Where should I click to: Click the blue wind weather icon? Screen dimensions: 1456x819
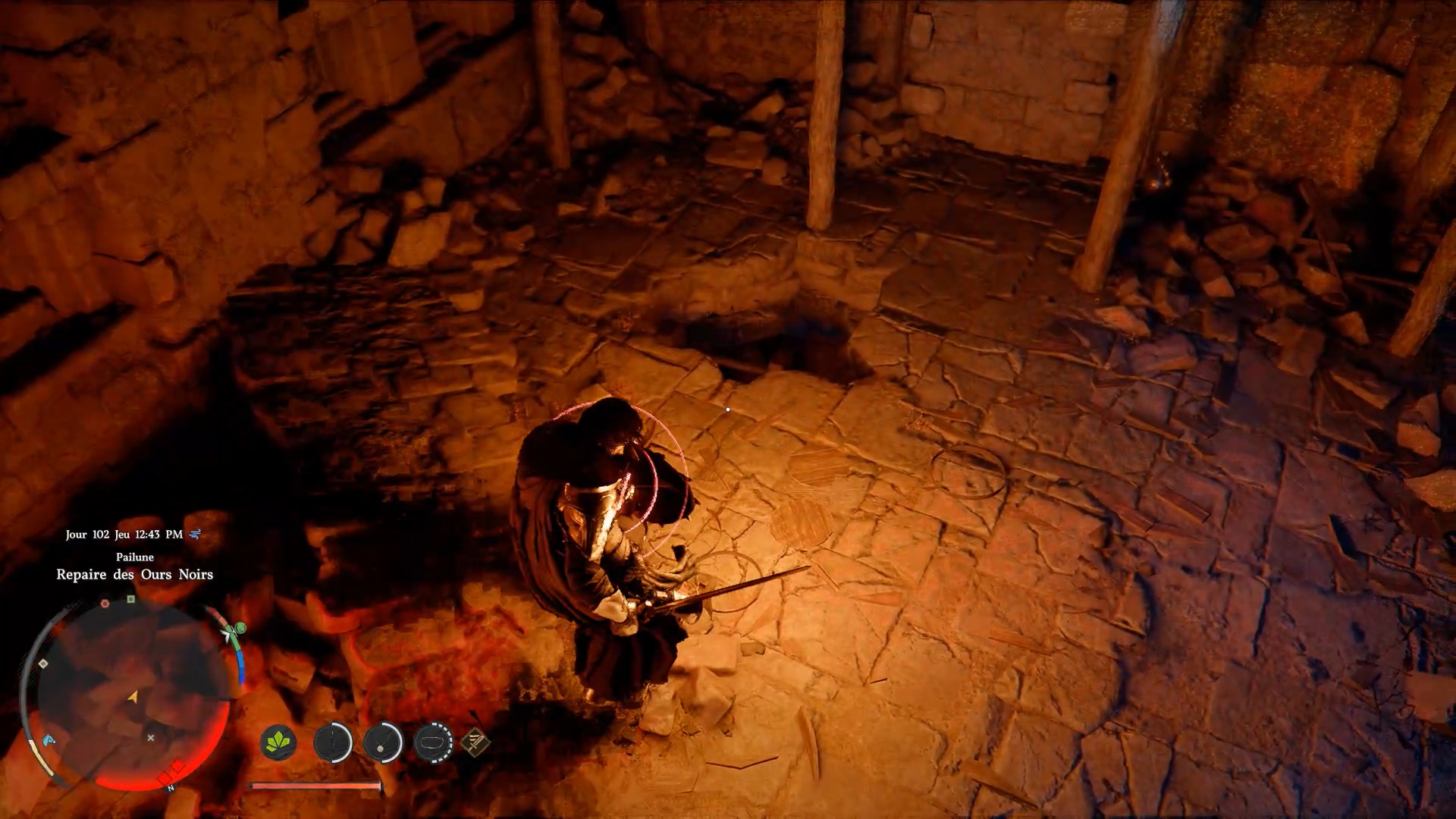[x=196, y=534]
